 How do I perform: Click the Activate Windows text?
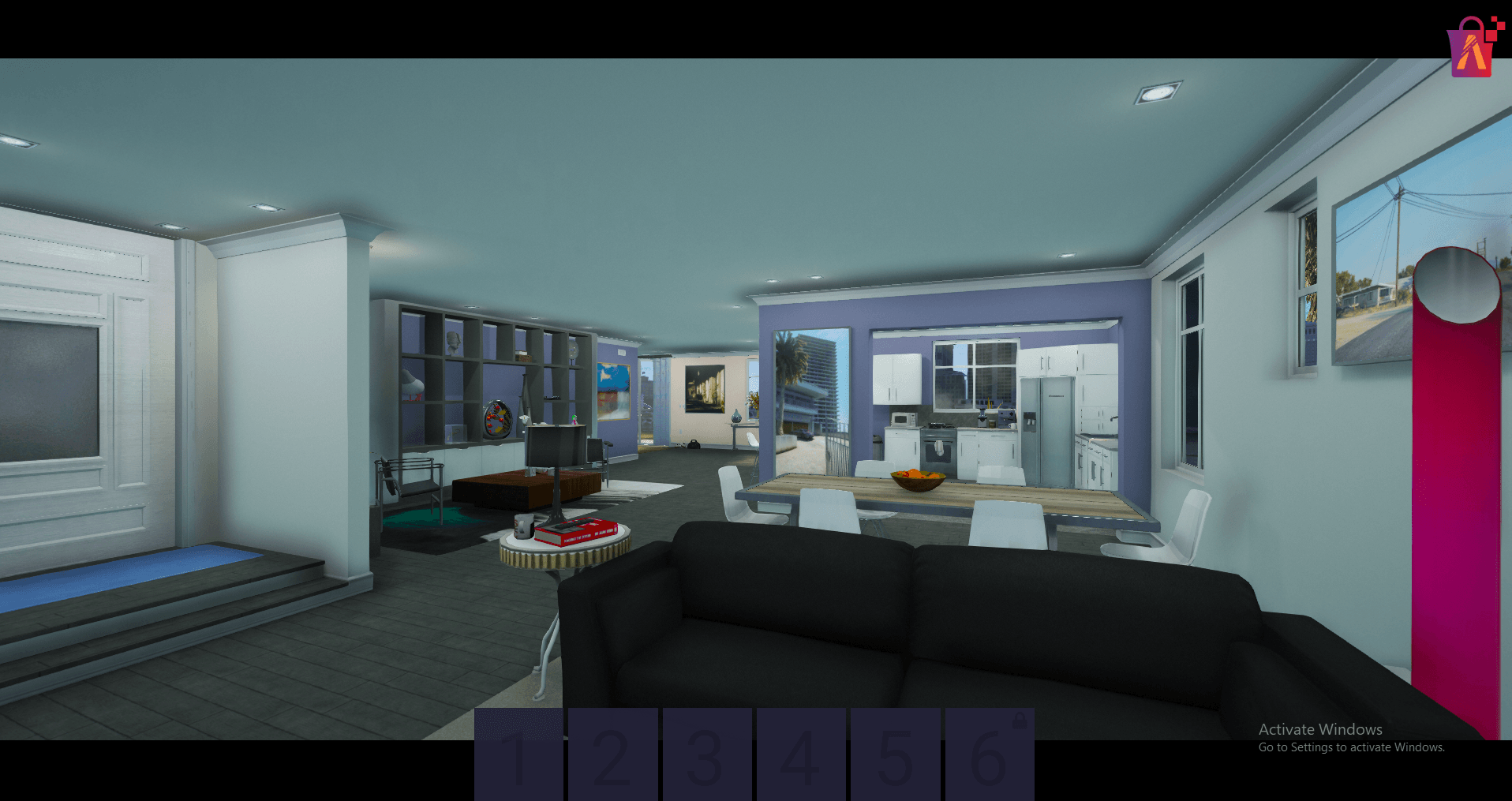point(1320,729)
